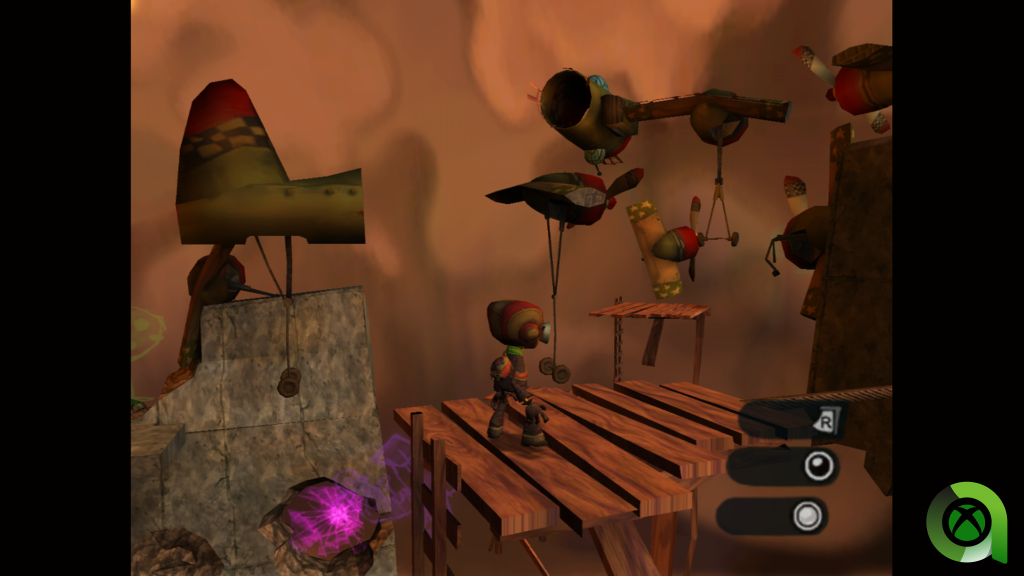Select the empty black-button psi power slot
Screen dimensions: 1024x576
click(x=783, y=466)
